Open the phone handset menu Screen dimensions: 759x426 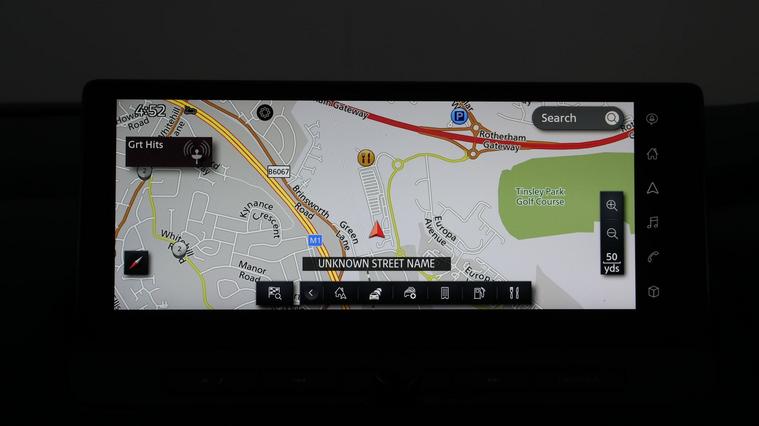652,257
